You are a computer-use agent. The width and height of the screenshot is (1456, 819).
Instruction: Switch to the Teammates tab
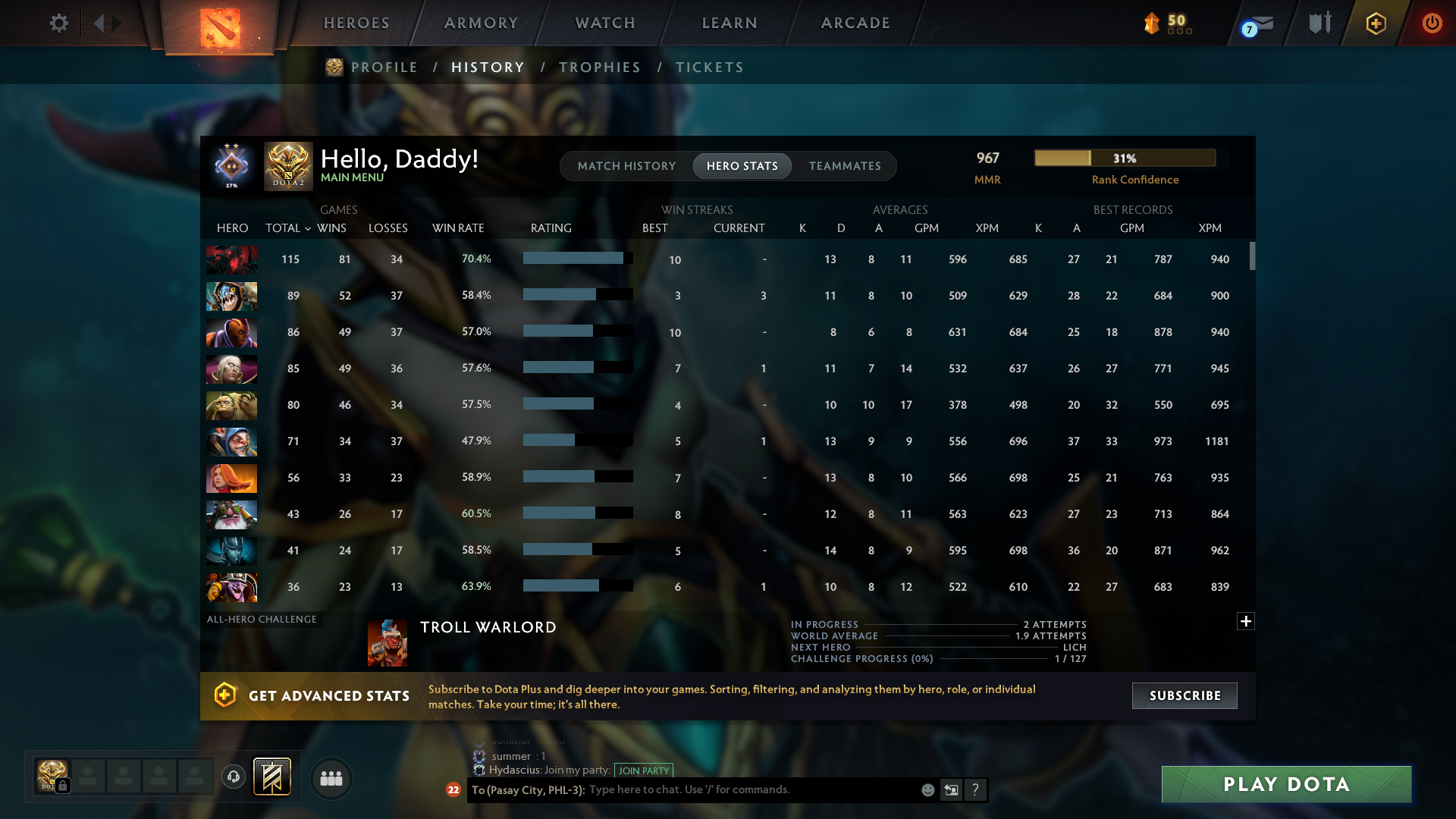[x=845, y=166]
